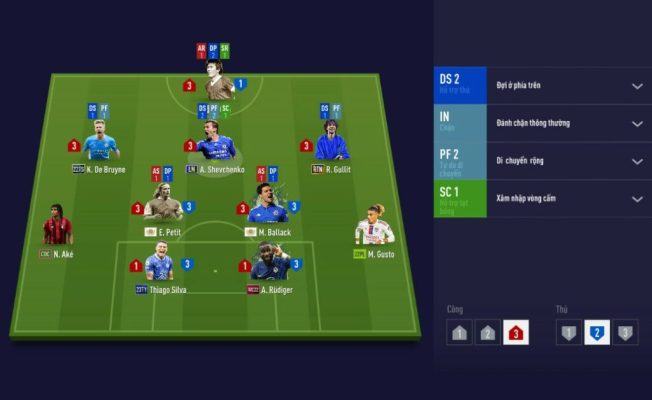Set attack (Công) level to 2
Screen dimensions: 652x400
click(487, 334)
